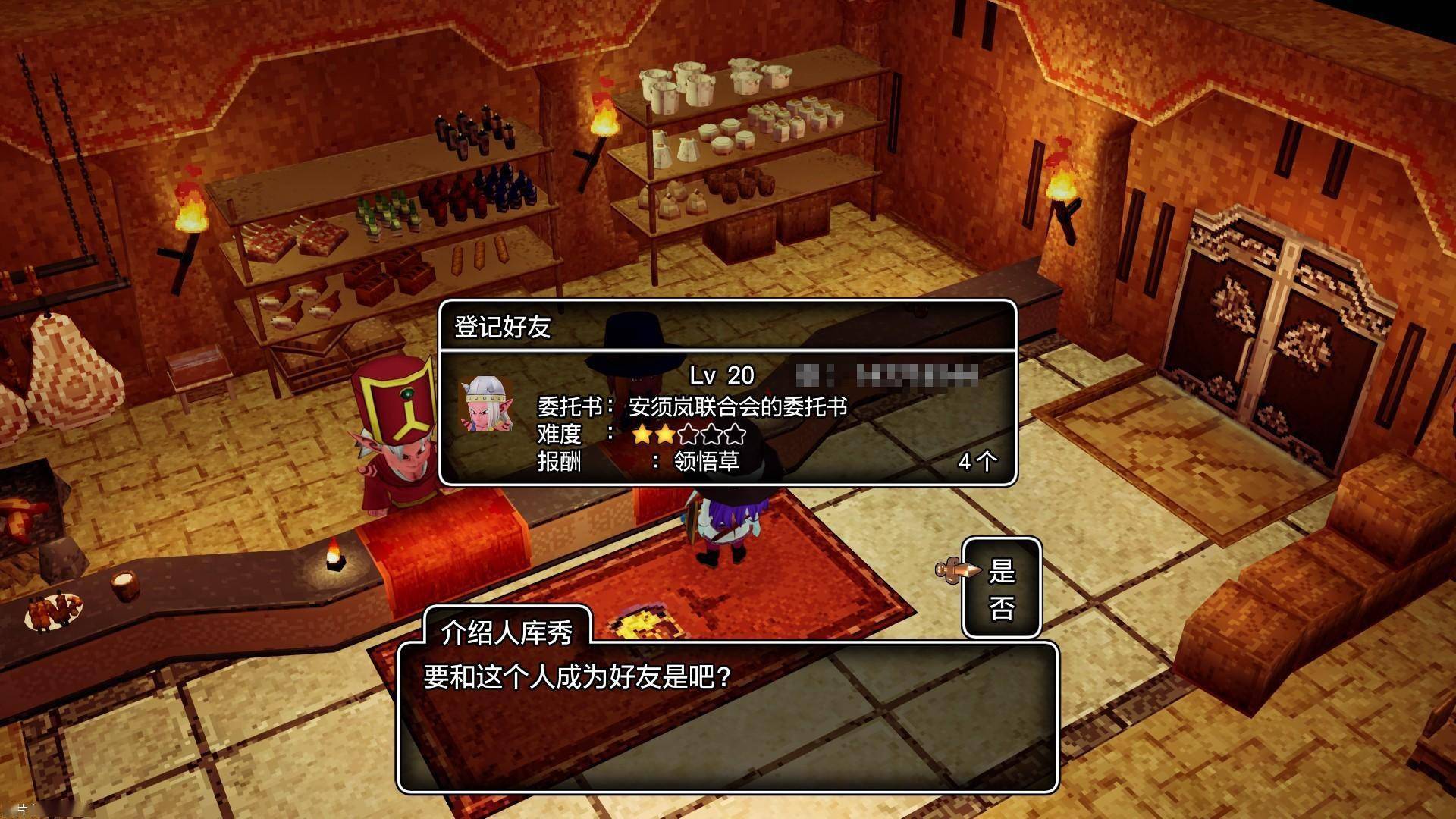Select 否 to decline the friend request
This screenshot has width=1456, height=819.
(1002, 608)
